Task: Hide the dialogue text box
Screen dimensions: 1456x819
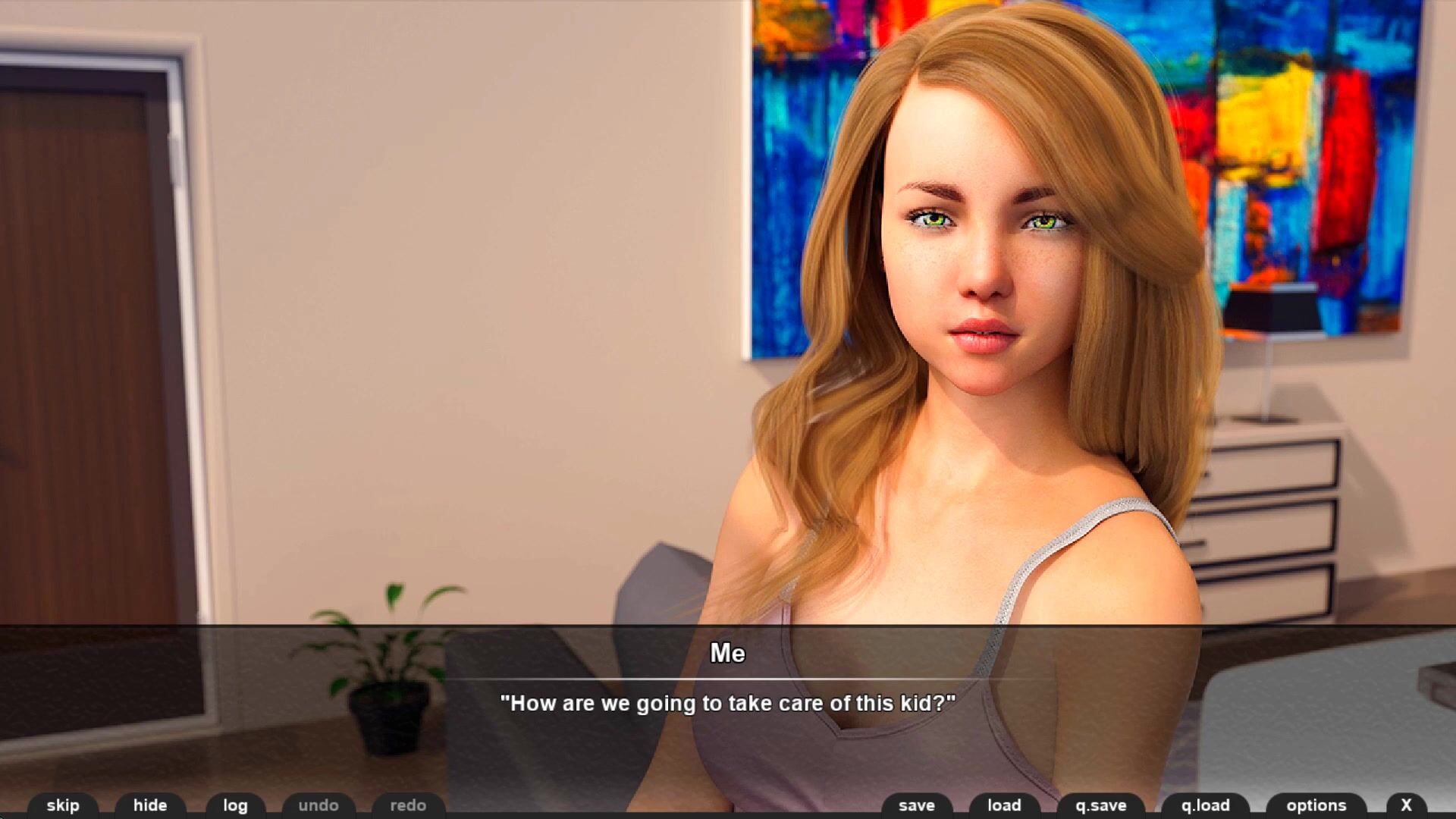Action: tap(150, 805)
